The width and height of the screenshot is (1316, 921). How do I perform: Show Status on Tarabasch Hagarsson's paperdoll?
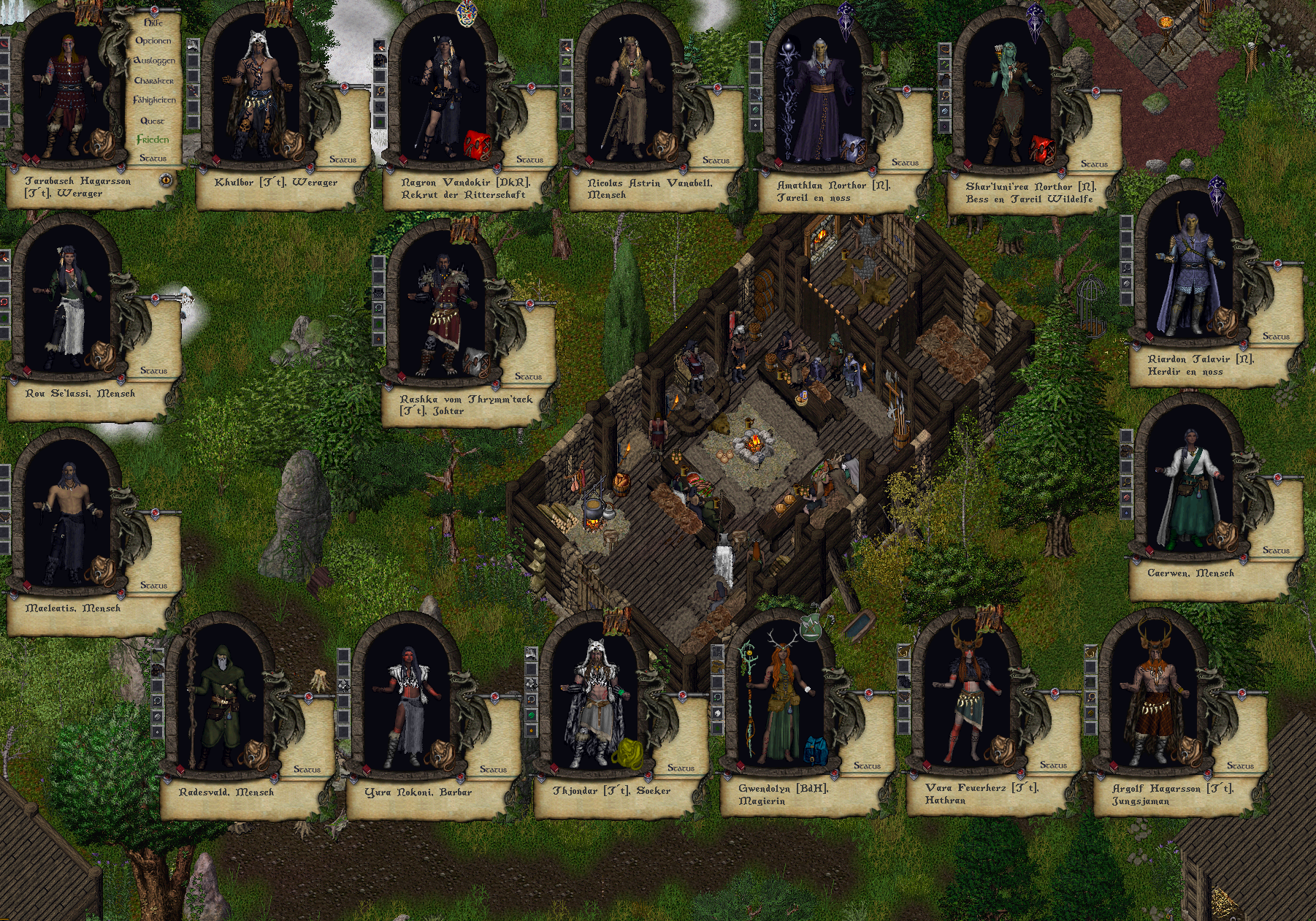153,158
